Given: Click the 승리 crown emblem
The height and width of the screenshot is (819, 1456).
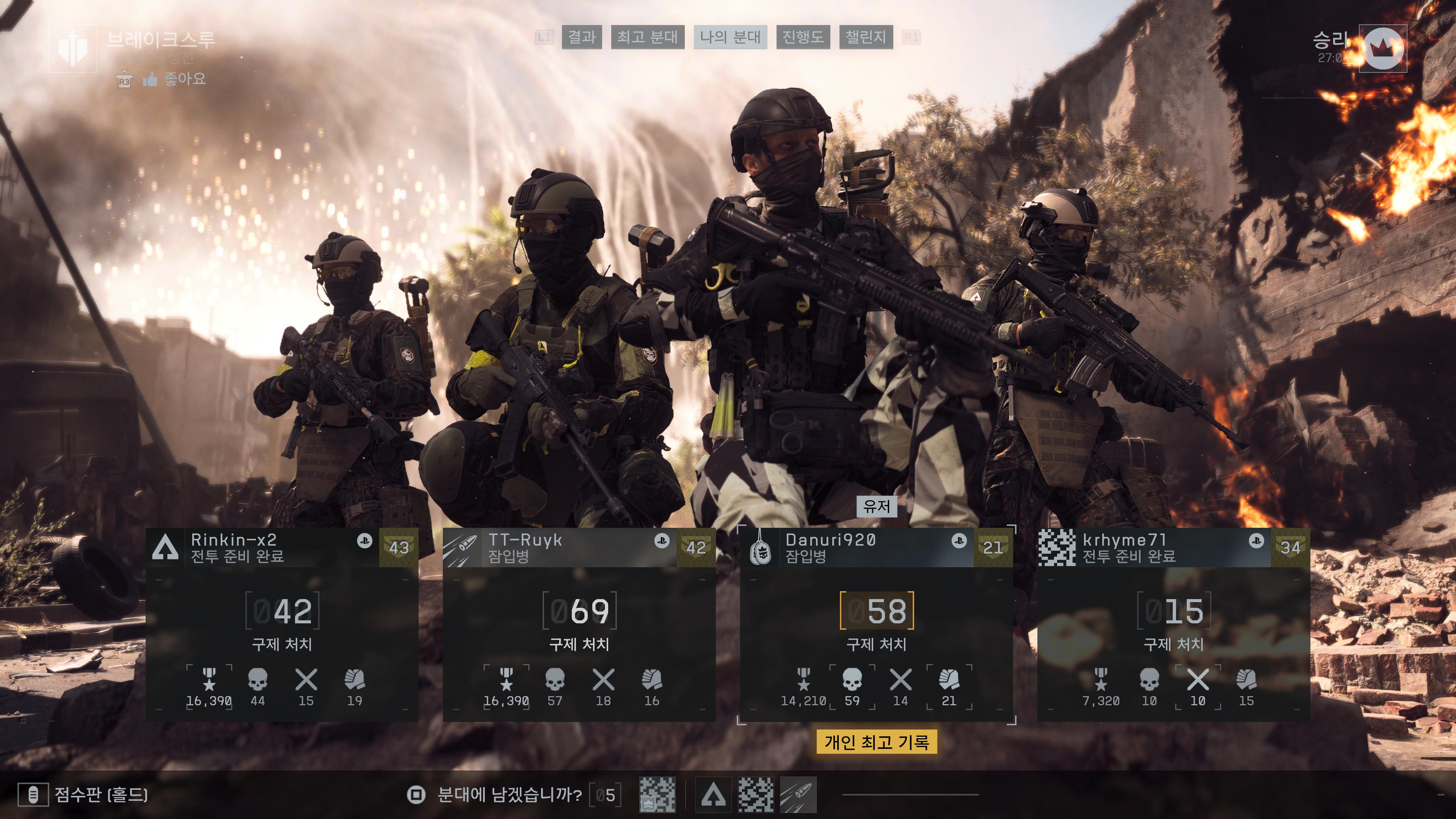Looking at the screenshot, I should pos(1382,49).
